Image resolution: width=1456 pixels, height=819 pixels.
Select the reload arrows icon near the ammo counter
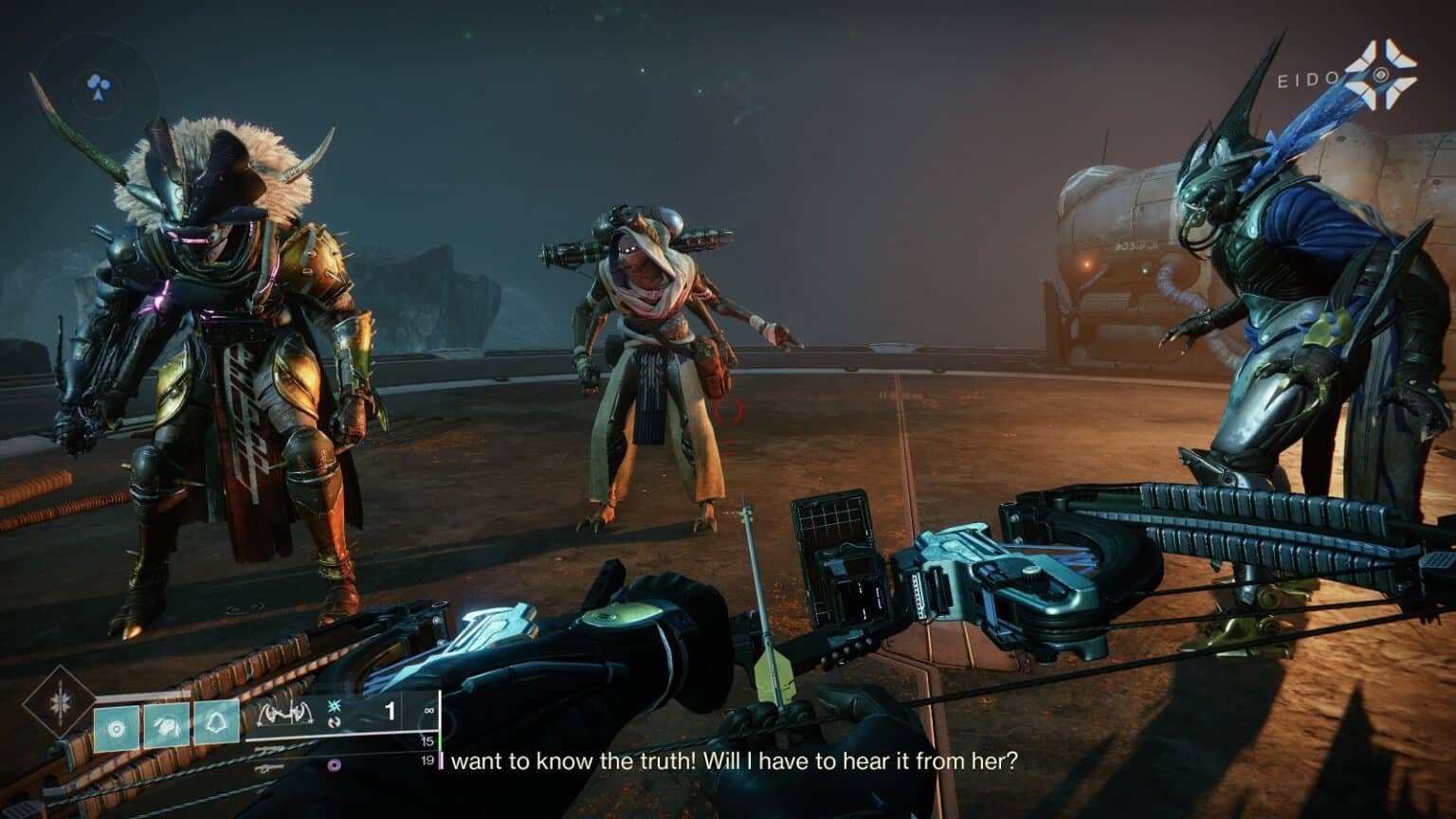335,722
